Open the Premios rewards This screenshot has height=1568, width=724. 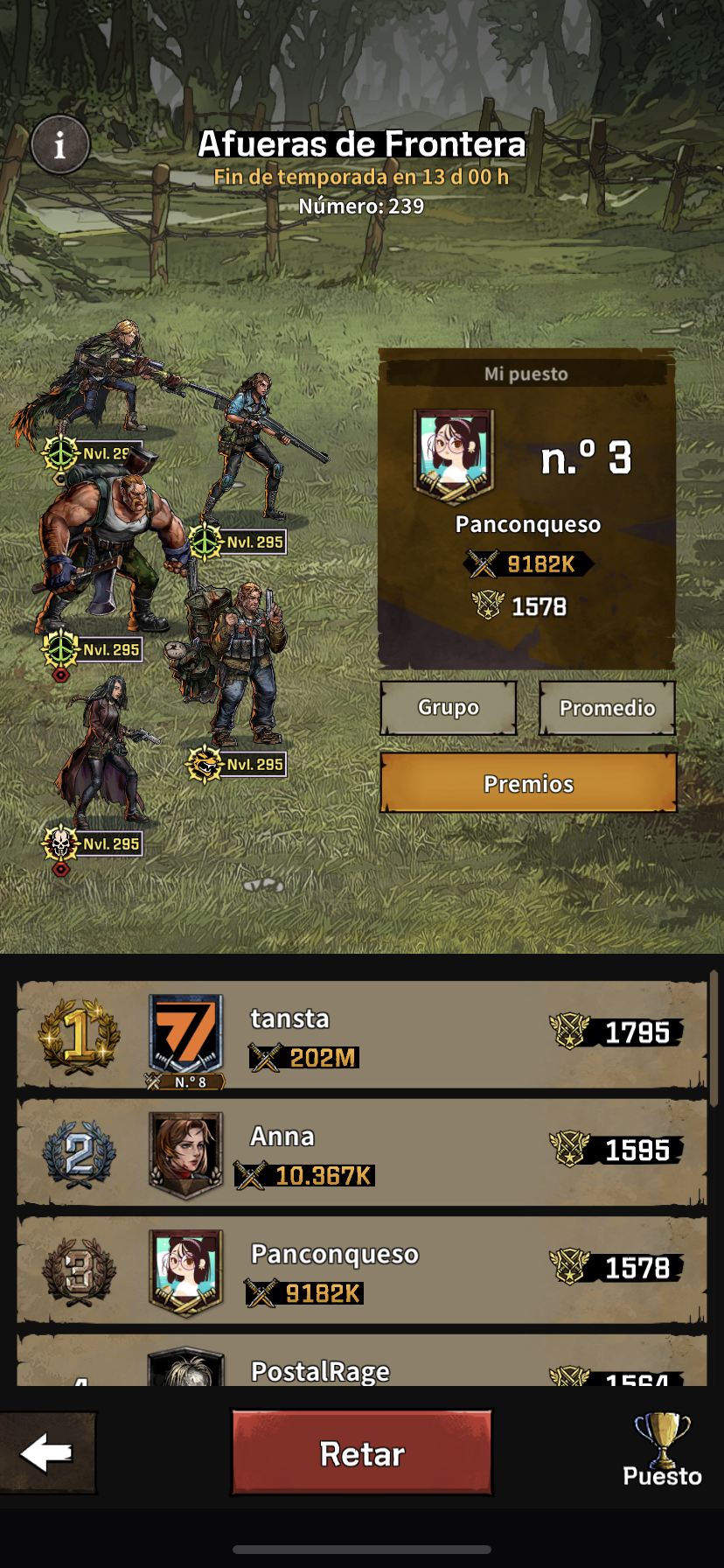pos(528,783)
